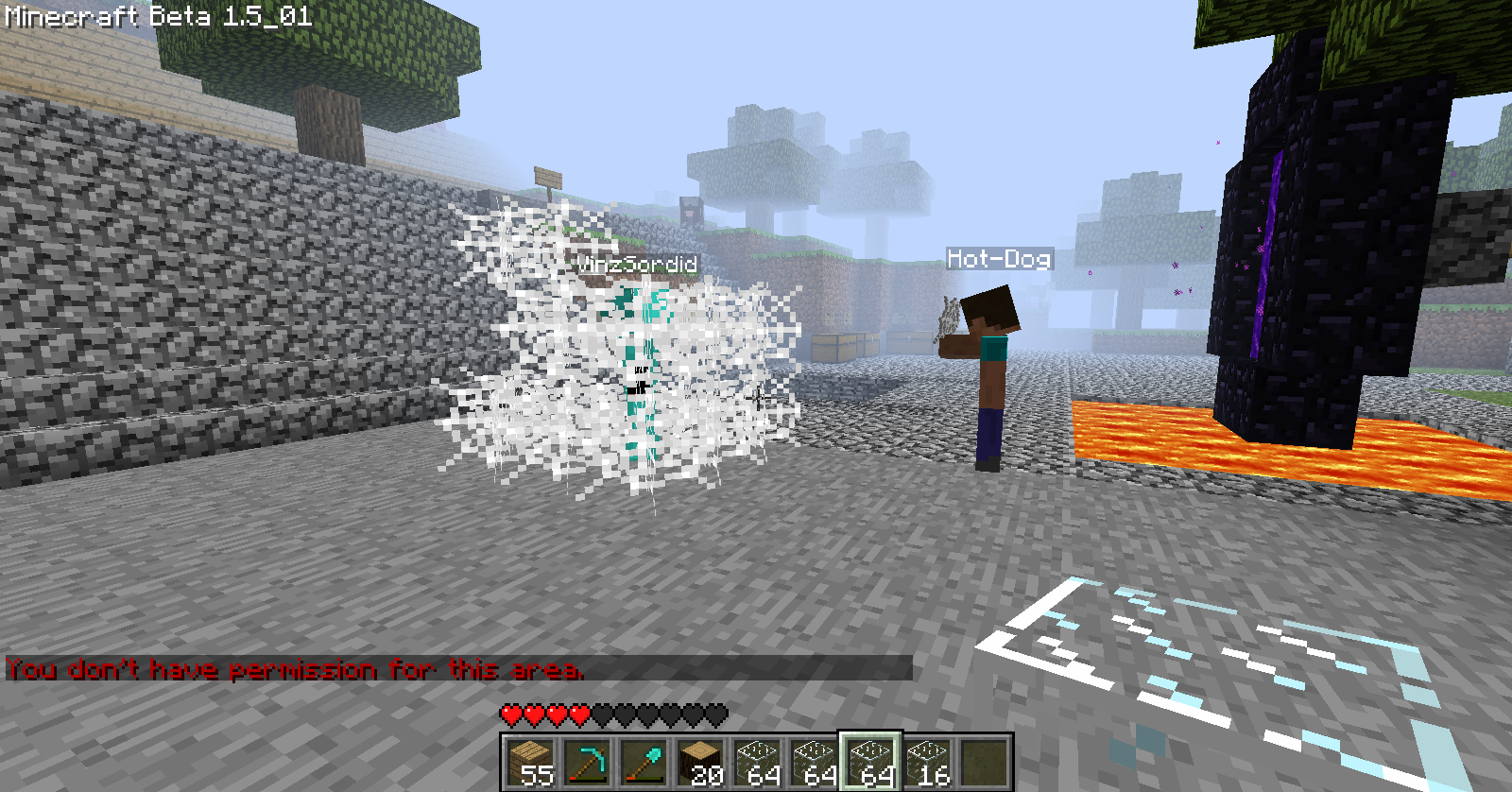Screen dimensions: 1512x792
Task: Select the wood log stack of 20
Action: (699, 762)
